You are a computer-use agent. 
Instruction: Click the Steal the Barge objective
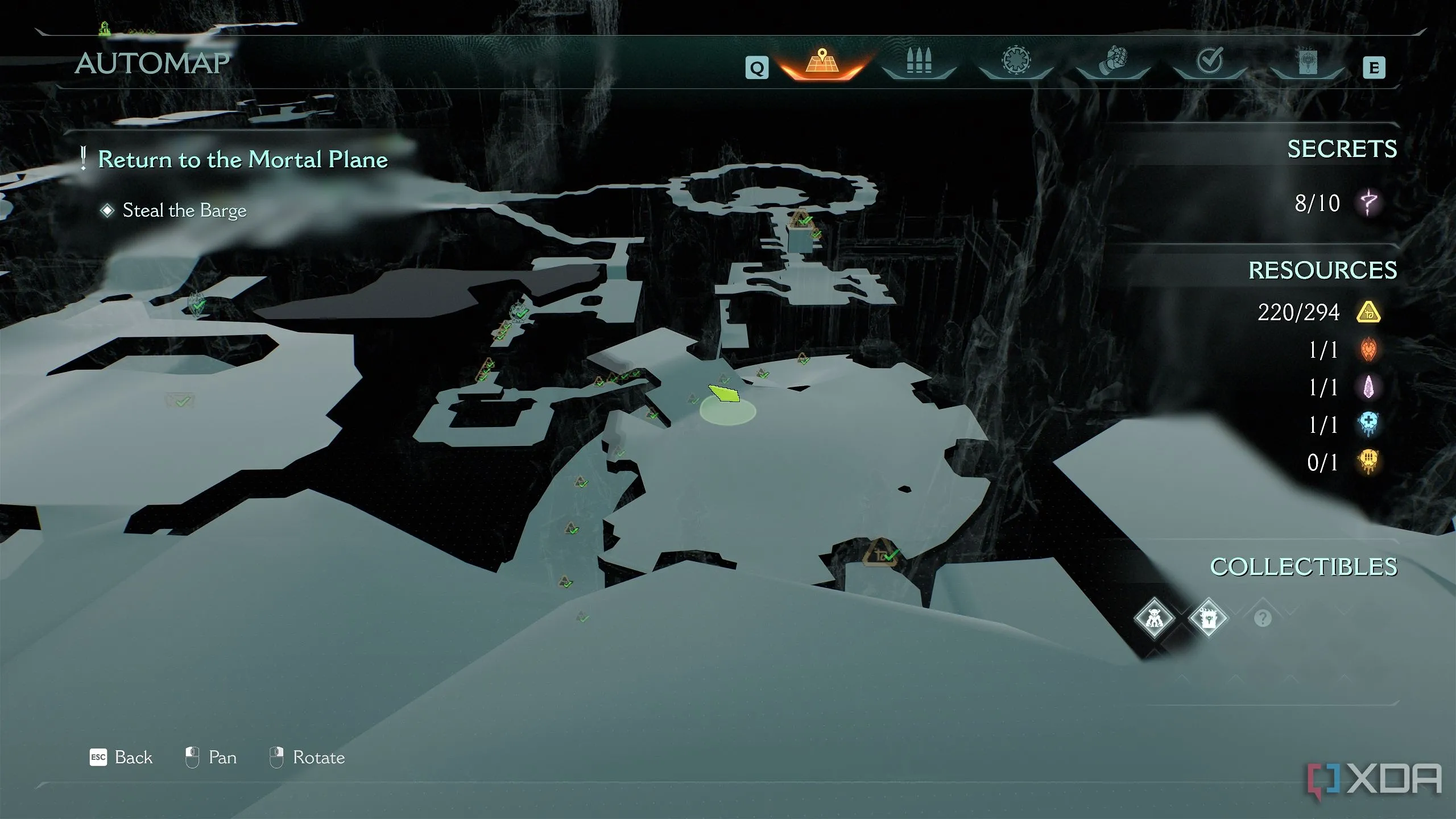[184, 210]
